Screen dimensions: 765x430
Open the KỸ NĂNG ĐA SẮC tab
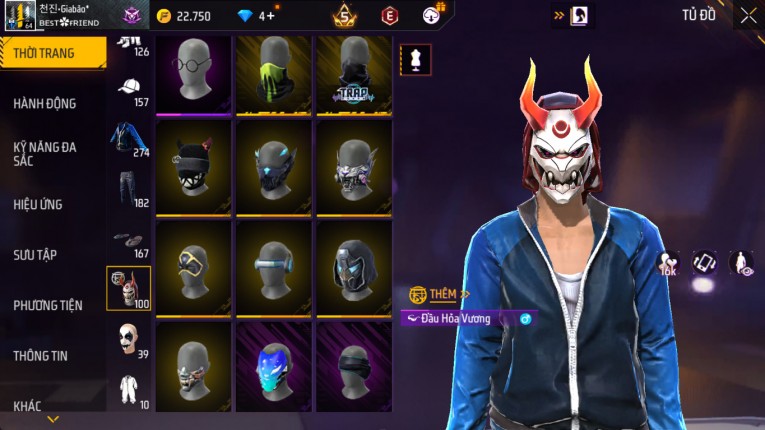tap(45, 153)
